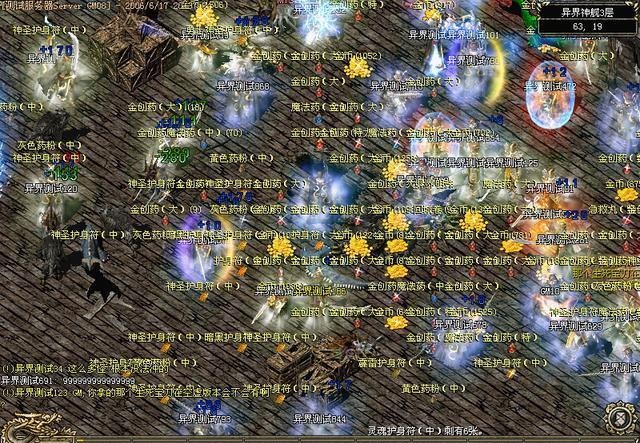Select the chat message from 异界测试691
Image resolution: width=640 pixels, height=443 pixels.
(68, 381)
